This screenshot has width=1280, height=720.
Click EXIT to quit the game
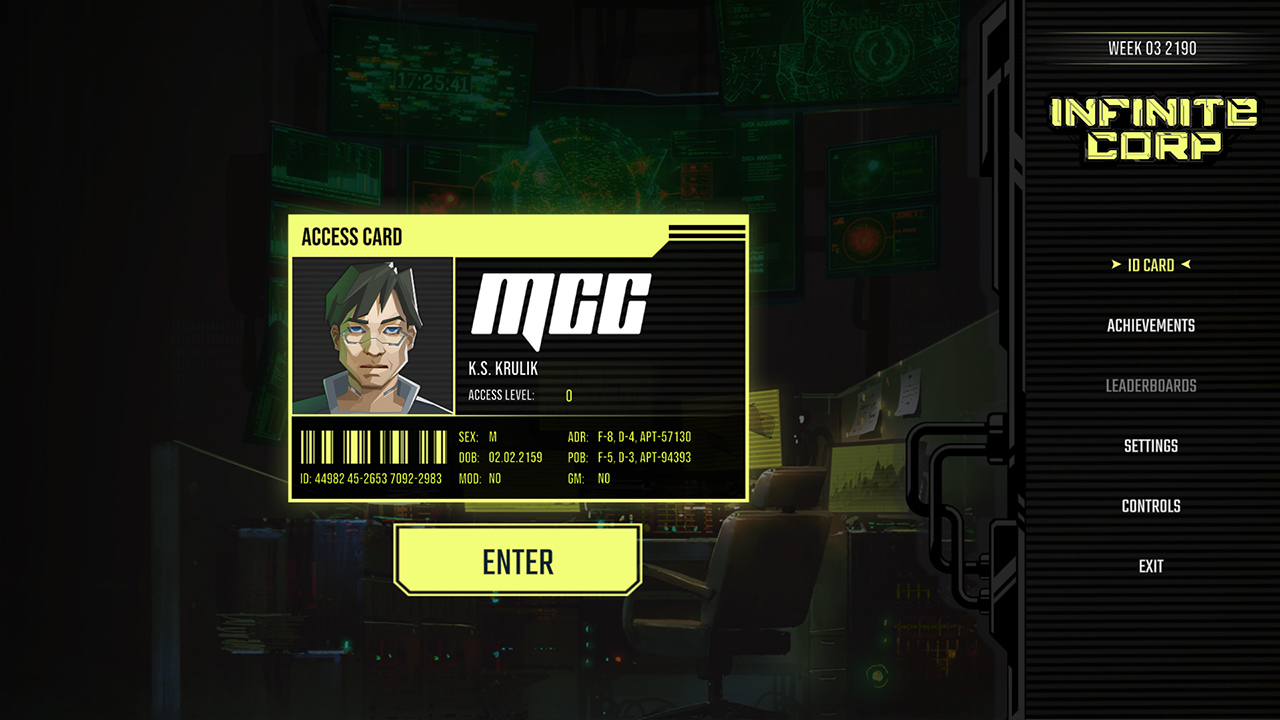1150,565
